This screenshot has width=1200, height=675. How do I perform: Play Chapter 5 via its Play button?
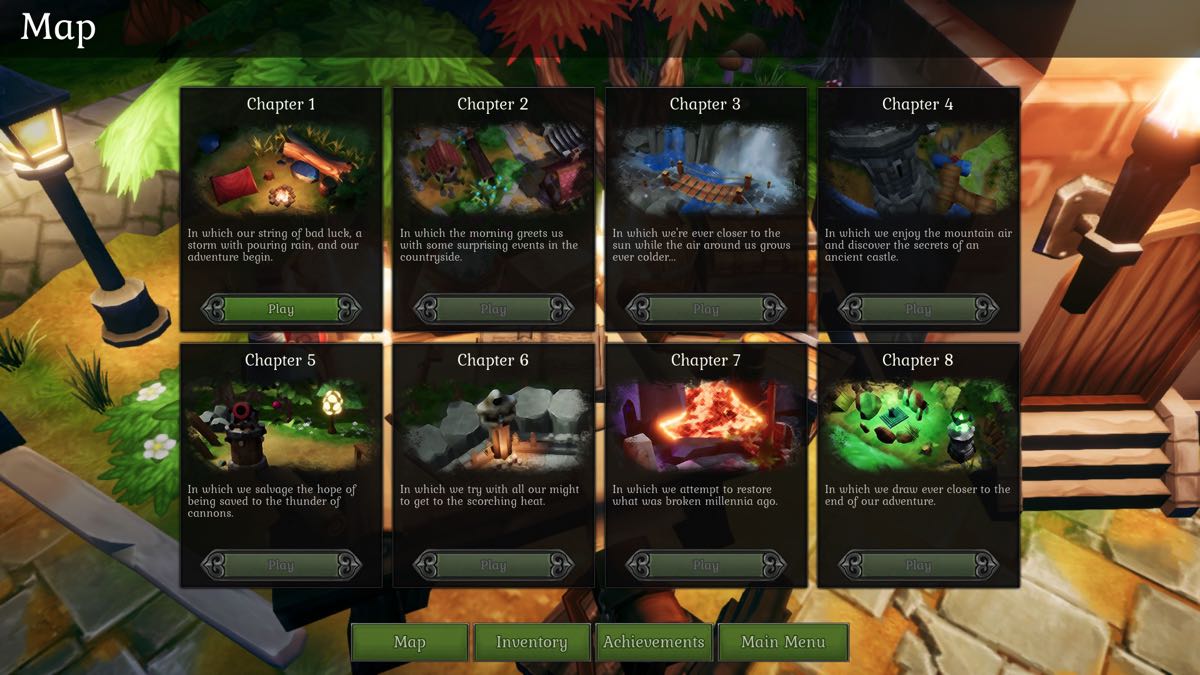pos(281,565)
